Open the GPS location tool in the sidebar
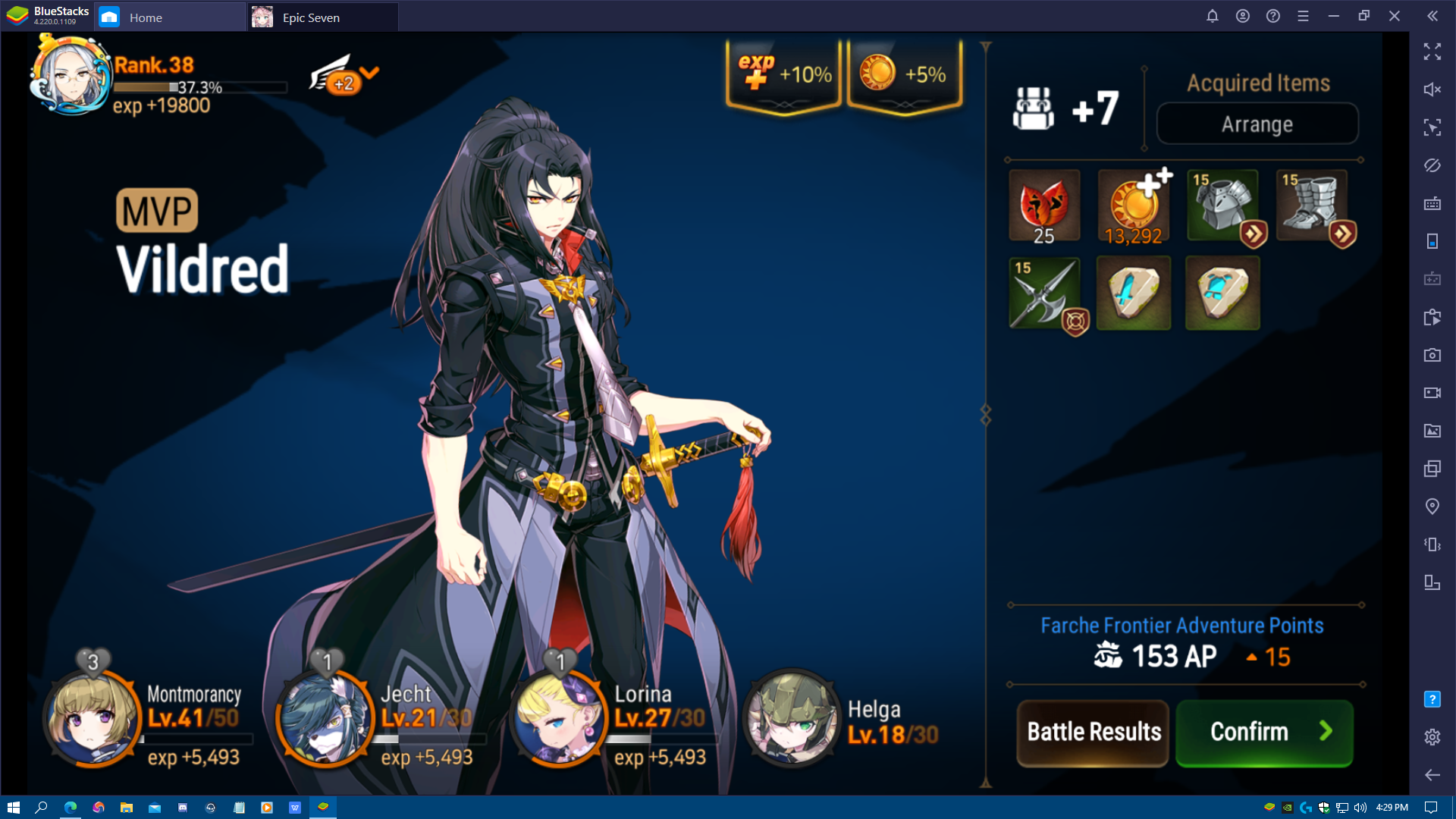1456x819 pixels. (x=1432, y=507)
